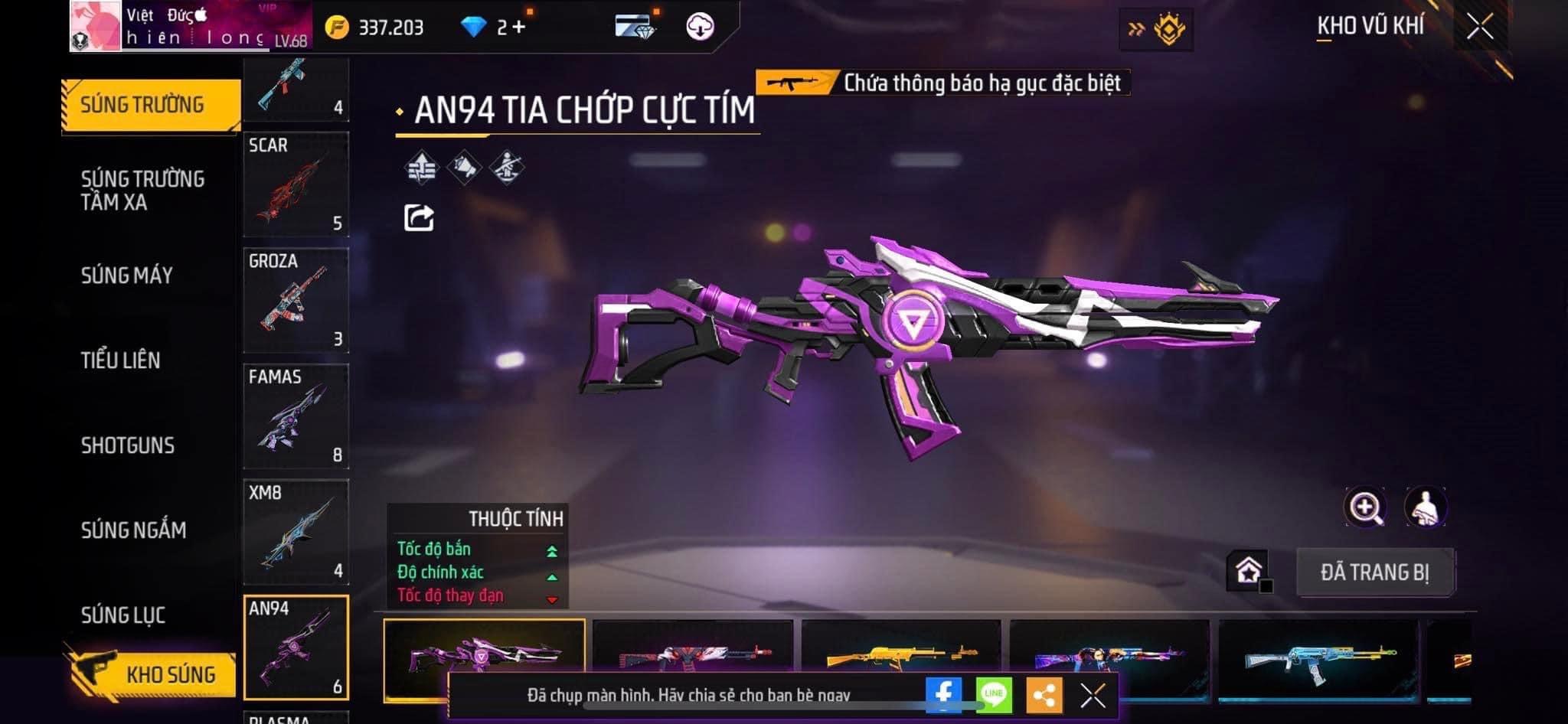
Task: Close the weapon armory screen
Action: (1479, 28)
